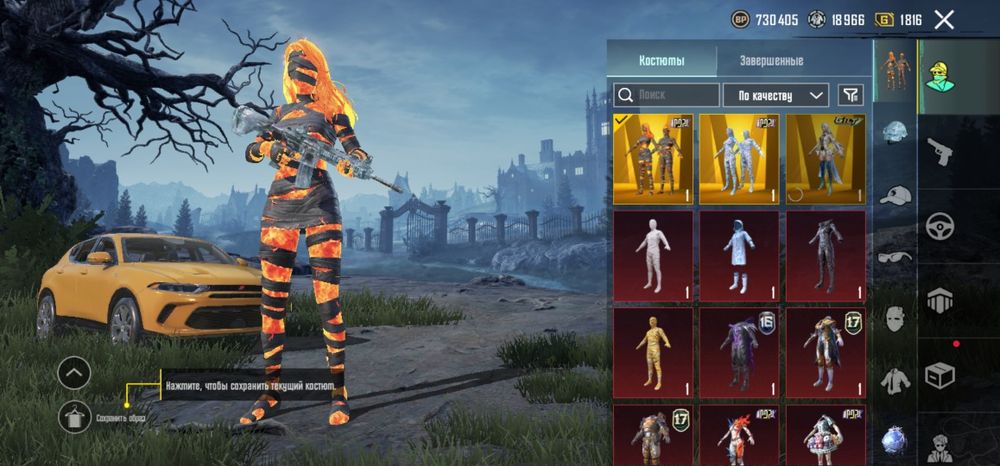Viewport: 1000px width, 466px height.
Task: Save the current look with hanger button
Action: click(75, 415)
